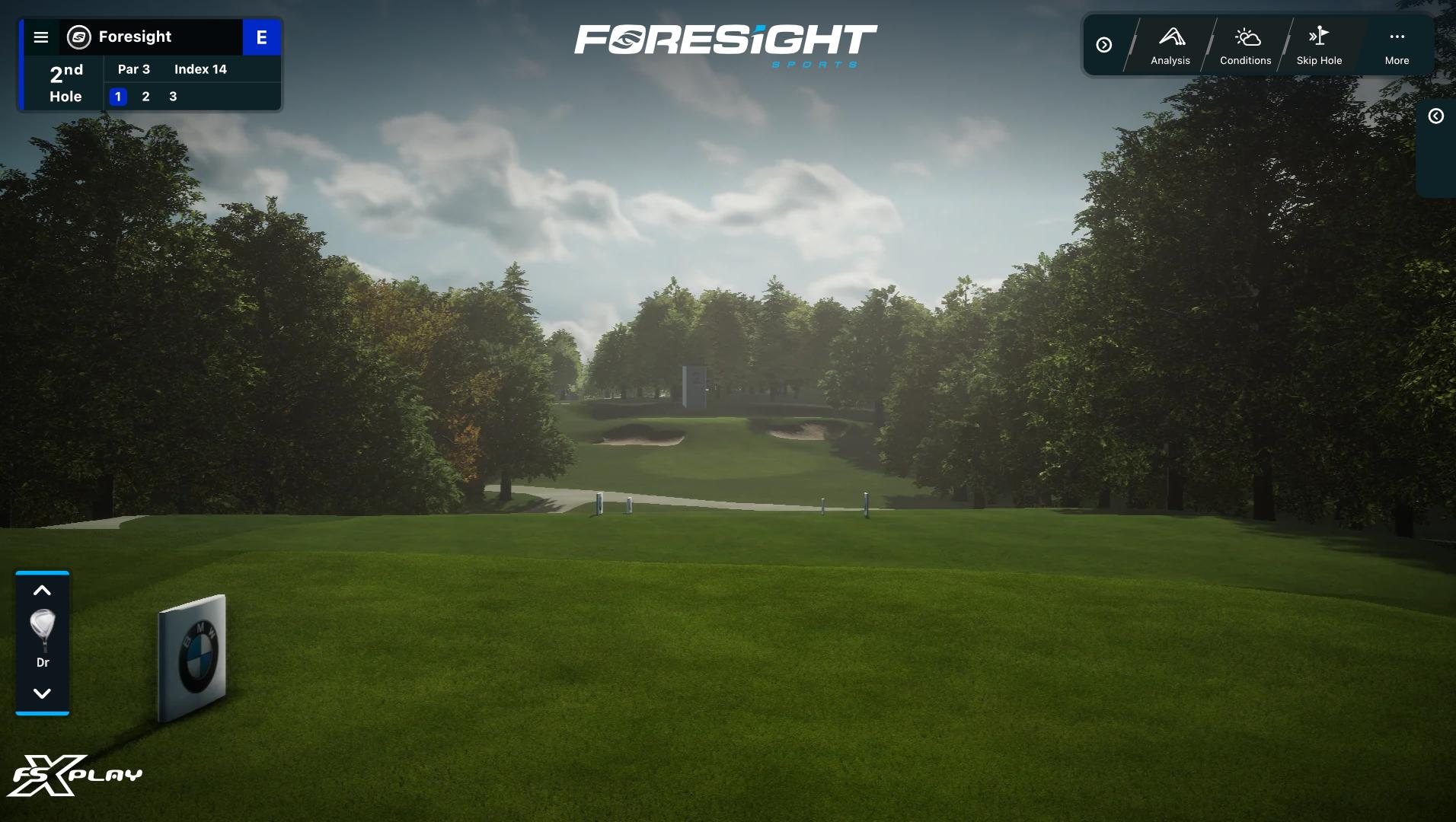The height and width of the screenshot is (822, 1456).
Task: Click the Driver club icon
Action: (x=43, y=633)
